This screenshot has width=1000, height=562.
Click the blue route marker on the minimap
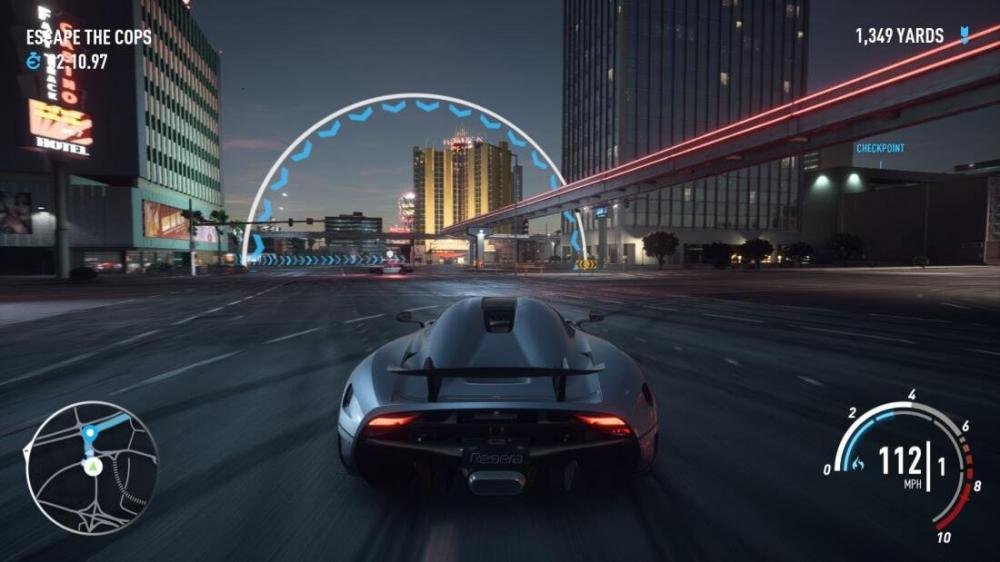89,433
